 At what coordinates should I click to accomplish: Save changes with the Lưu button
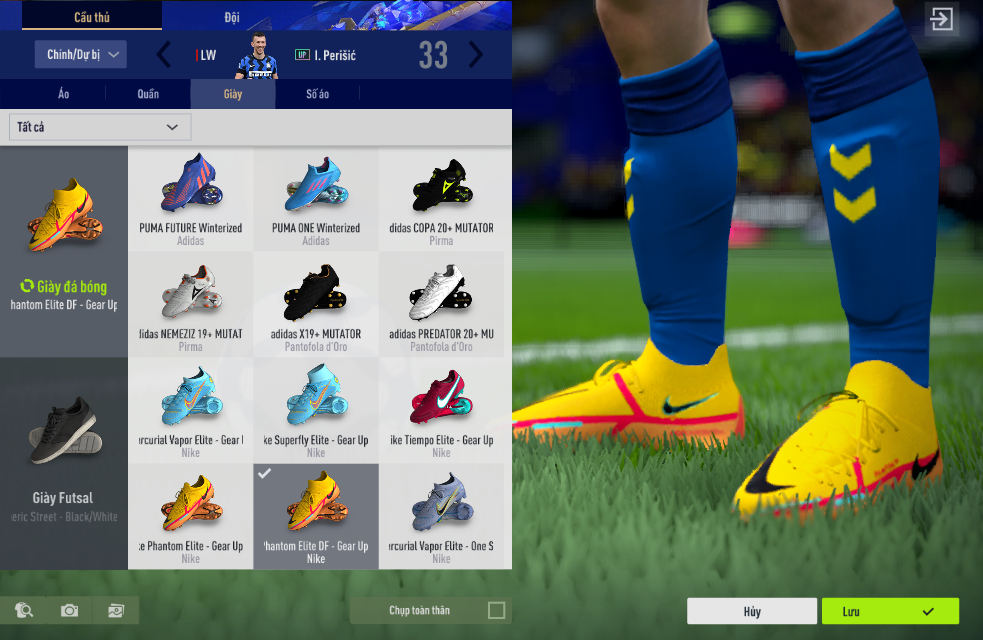(x=890, y=611)
